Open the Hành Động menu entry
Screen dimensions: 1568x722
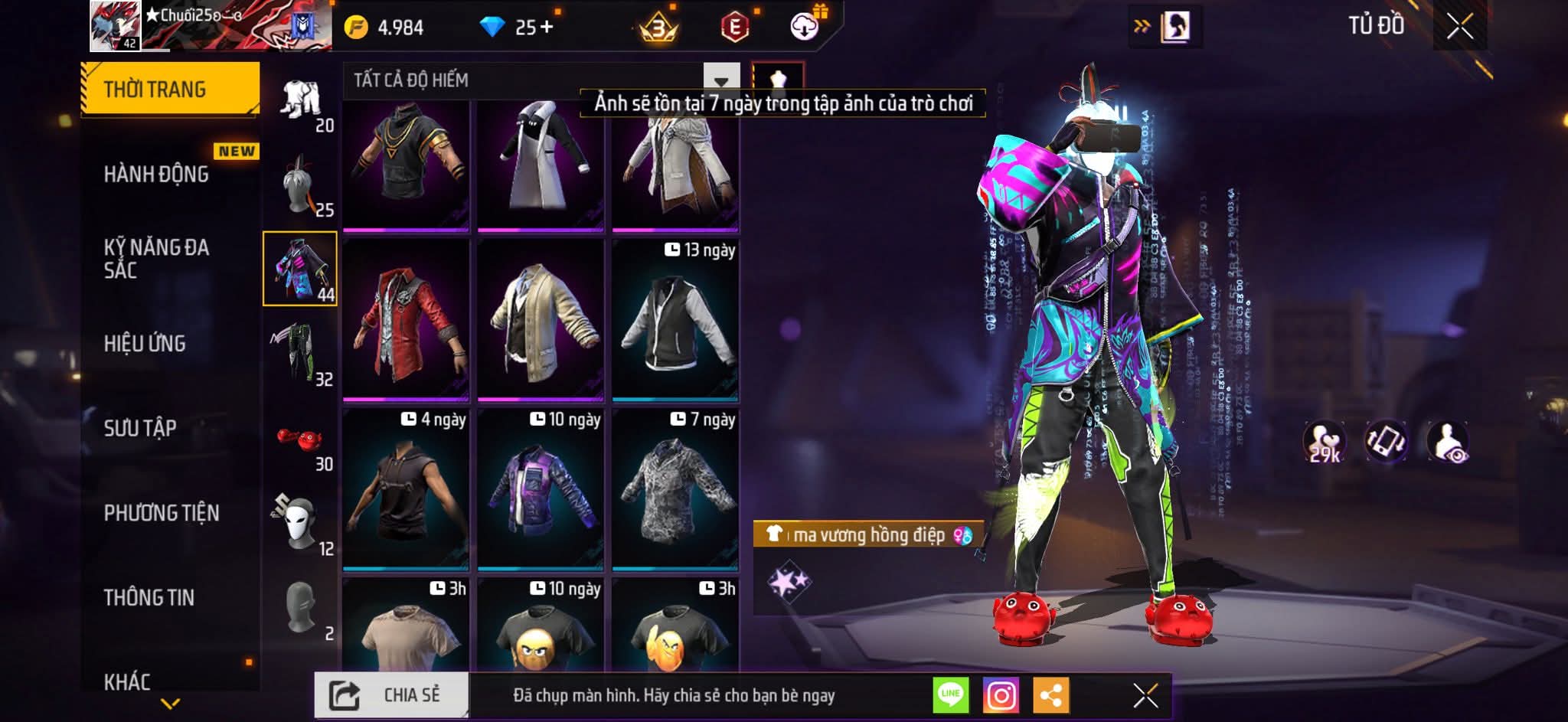[156, 175]
